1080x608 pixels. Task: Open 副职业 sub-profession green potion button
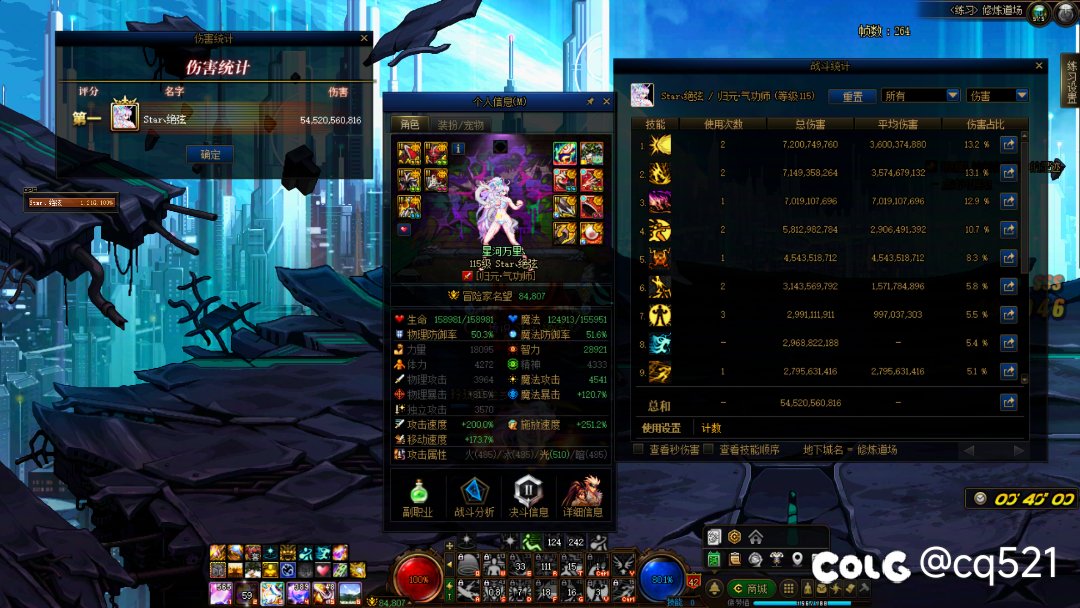(417, 497)
